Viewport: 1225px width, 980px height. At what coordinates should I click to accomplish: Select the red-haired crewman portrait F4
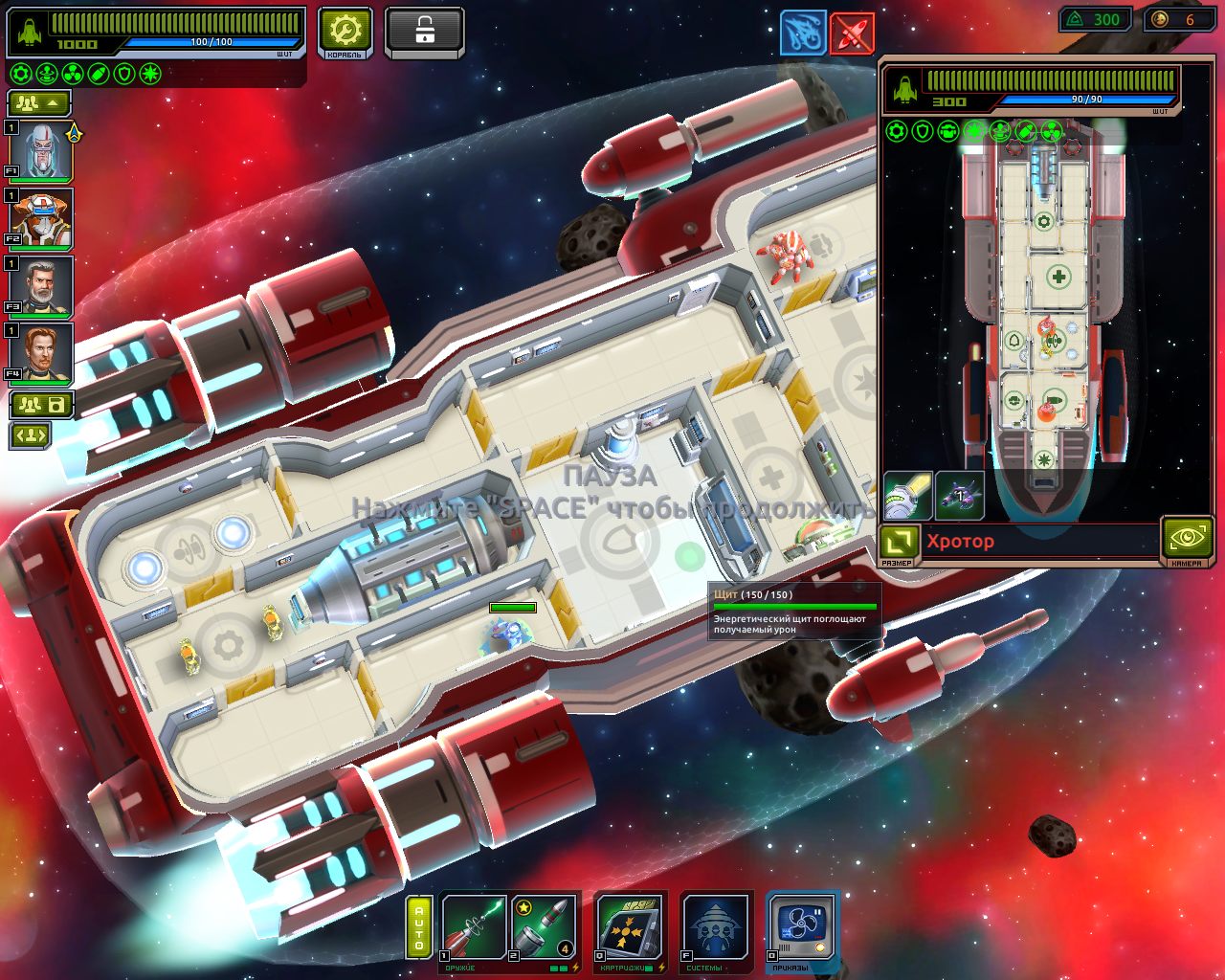click(x=42, y=352)
